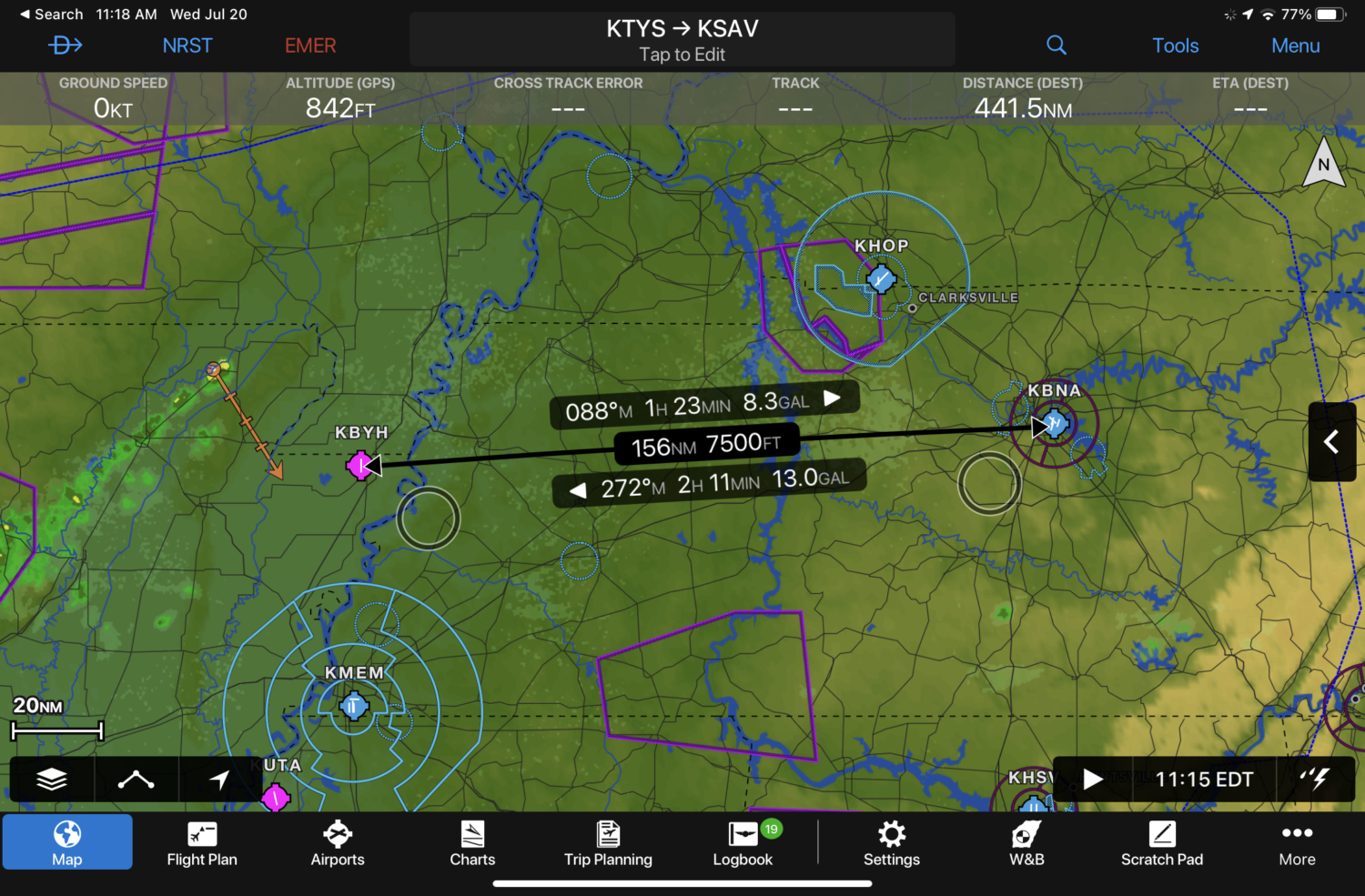
Task: Tap the lightning weather icon near the clock
Action: [x=1315, y=779]
